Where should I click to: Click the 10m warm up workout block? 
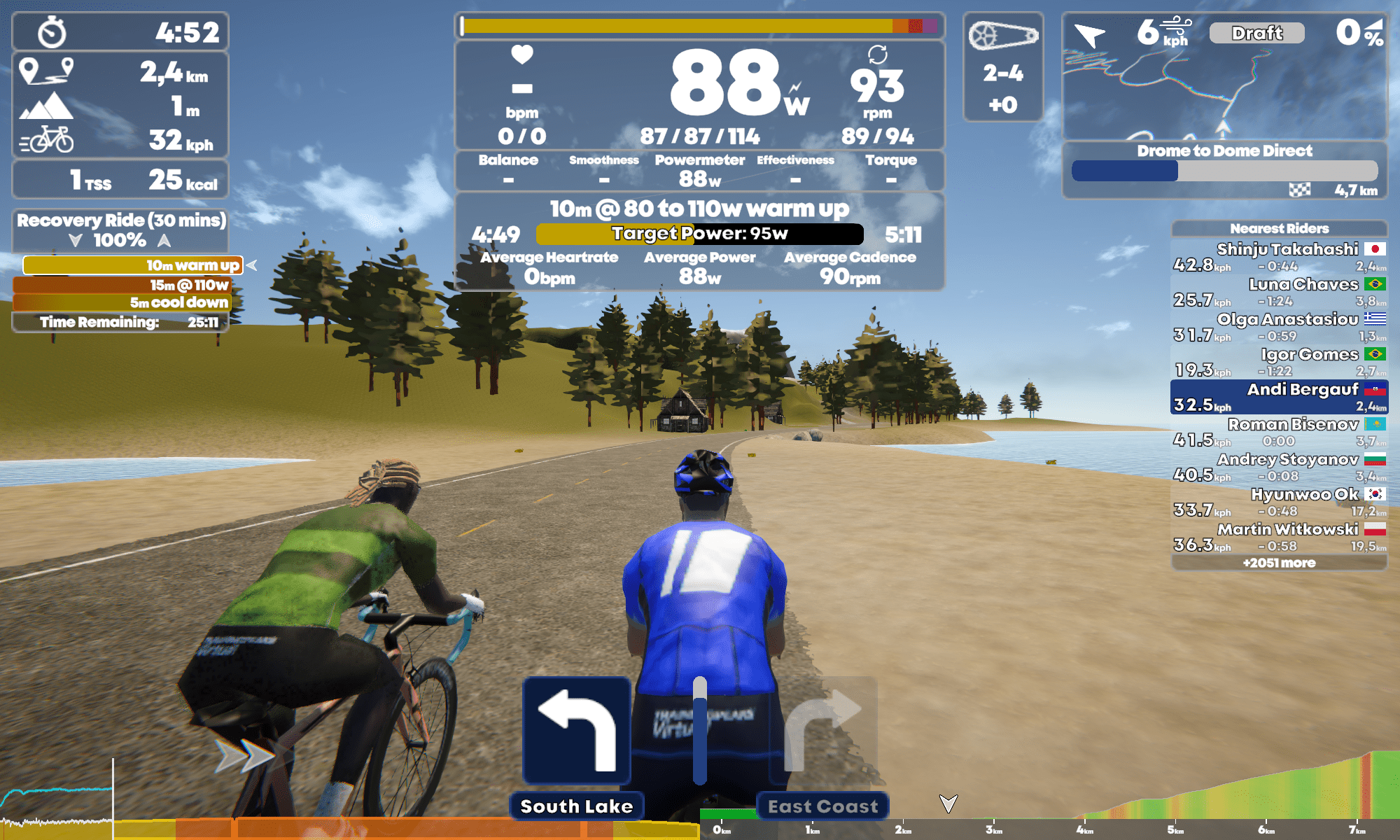point(132,265)
